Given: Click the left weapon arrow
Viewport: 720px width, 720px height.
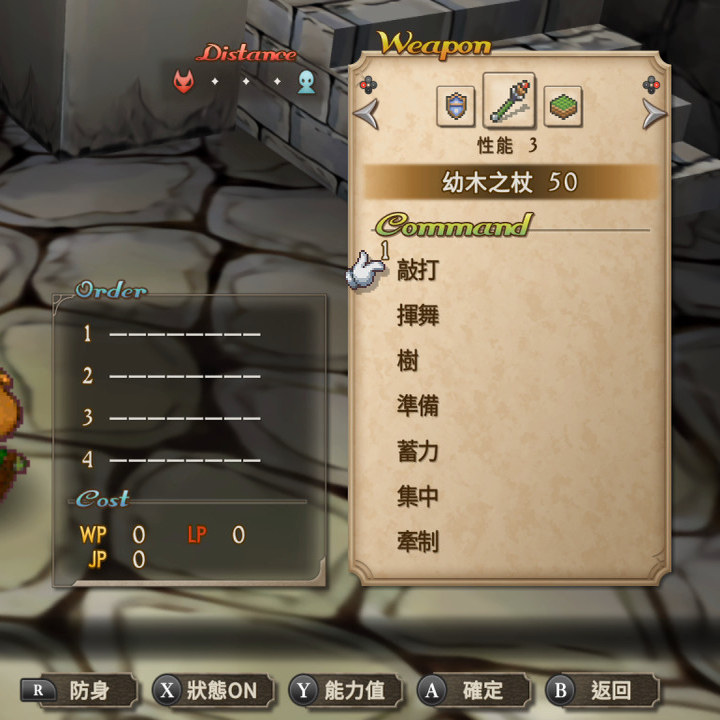Looking at the screenshot, I should pyautogui.click(x=367, y=113).
